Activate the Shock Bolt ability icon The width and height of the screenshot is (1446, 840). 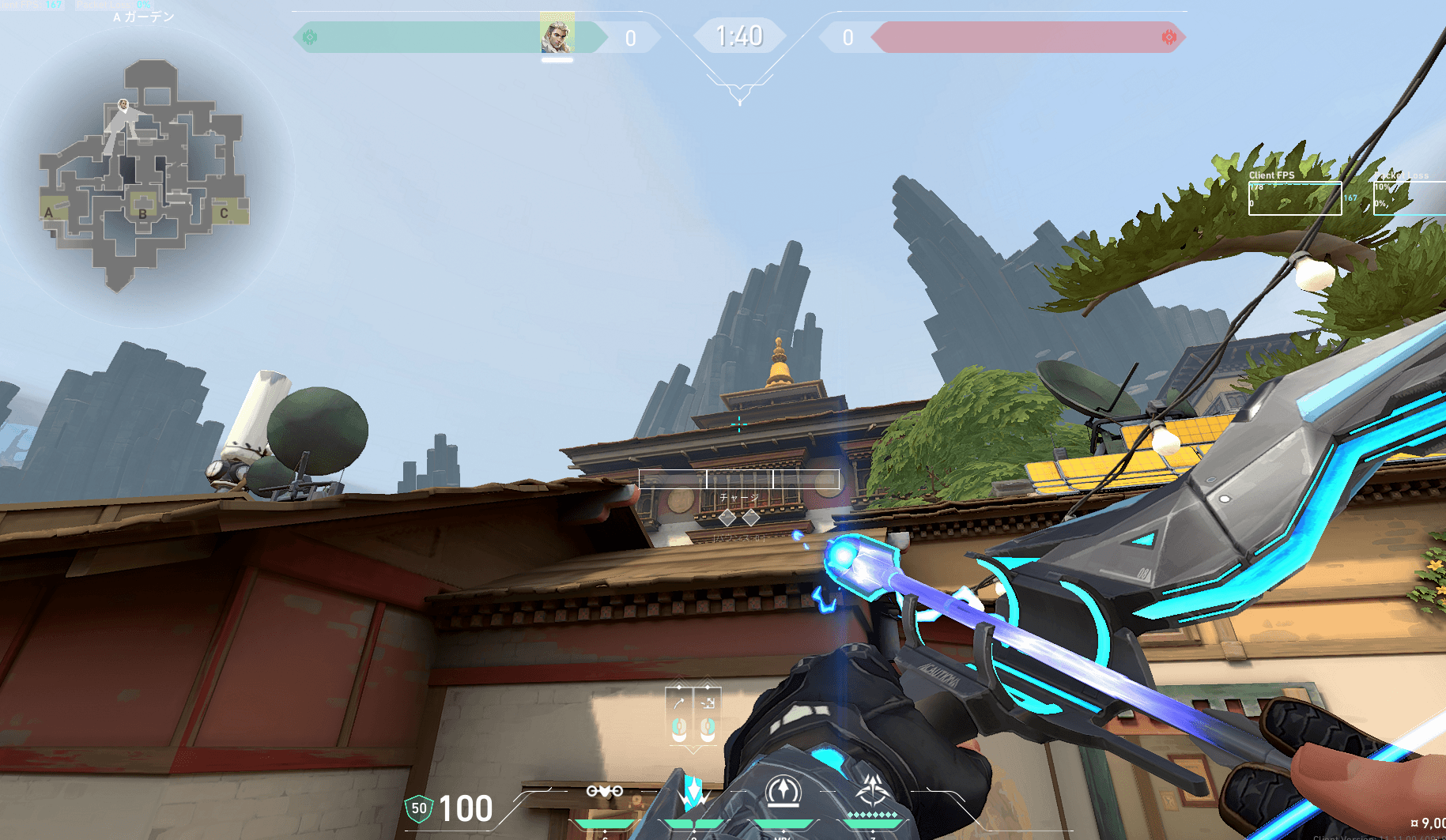pyautogui.click(x=693, y=792)
